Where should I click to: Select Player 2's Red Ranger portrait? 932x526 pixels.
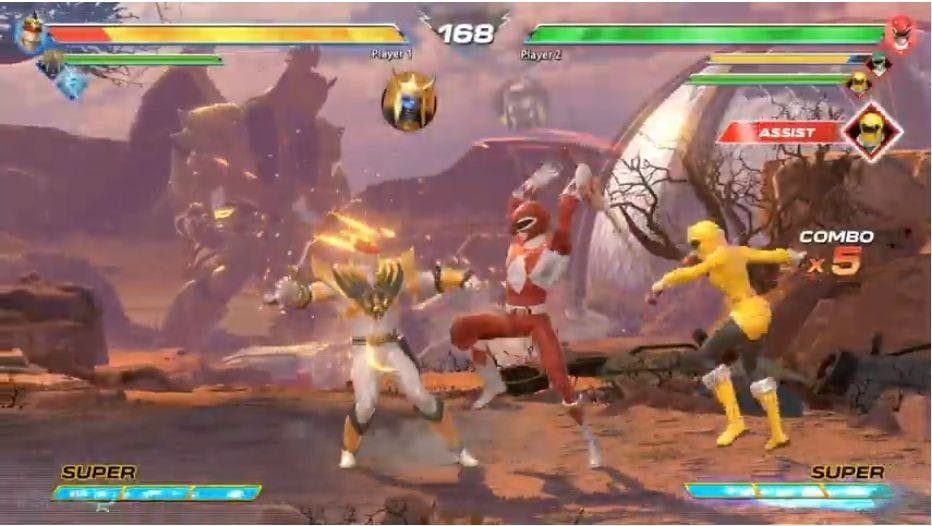click(x=900, y=33)
